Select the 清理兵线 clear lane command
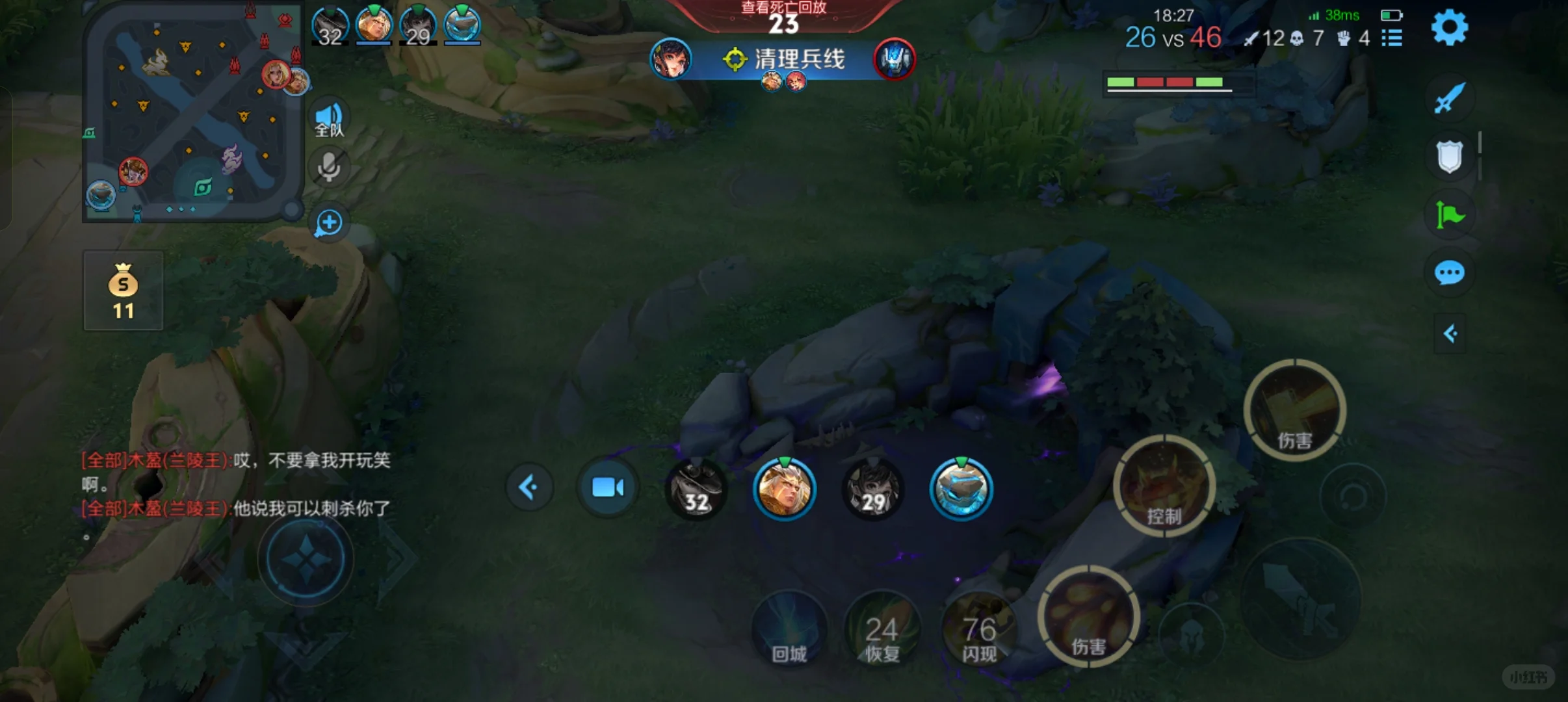This screenshot has height=702, width=1568. pyautogui.click(x=785, y=60)
